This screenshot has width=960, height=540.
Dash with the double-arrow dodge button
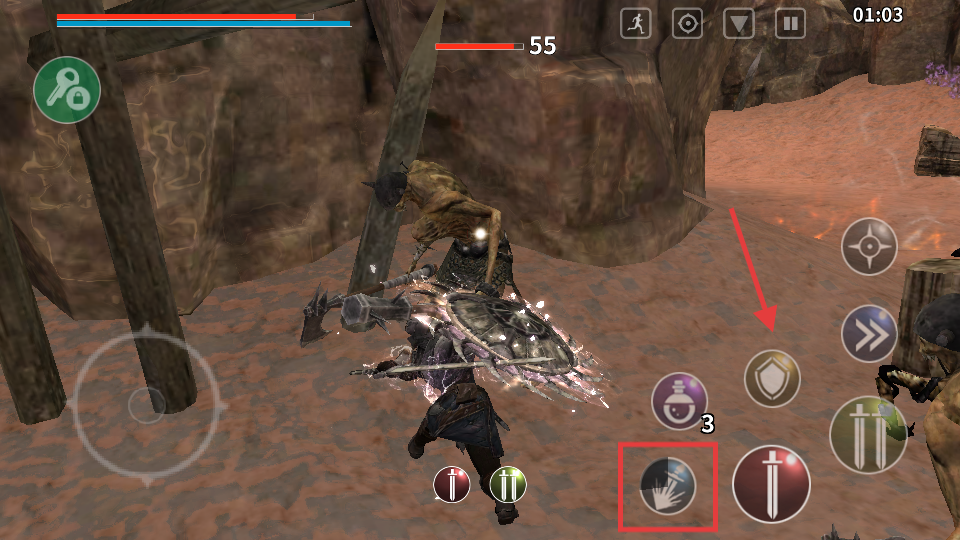click(x=869, y=334)
